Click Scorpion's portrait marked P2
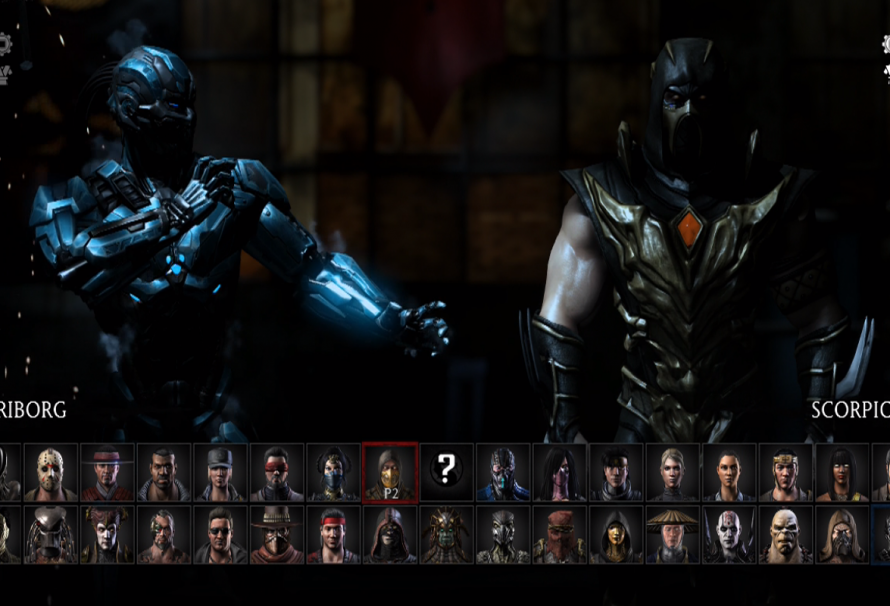The image size is (890, 606). [390, 472]
